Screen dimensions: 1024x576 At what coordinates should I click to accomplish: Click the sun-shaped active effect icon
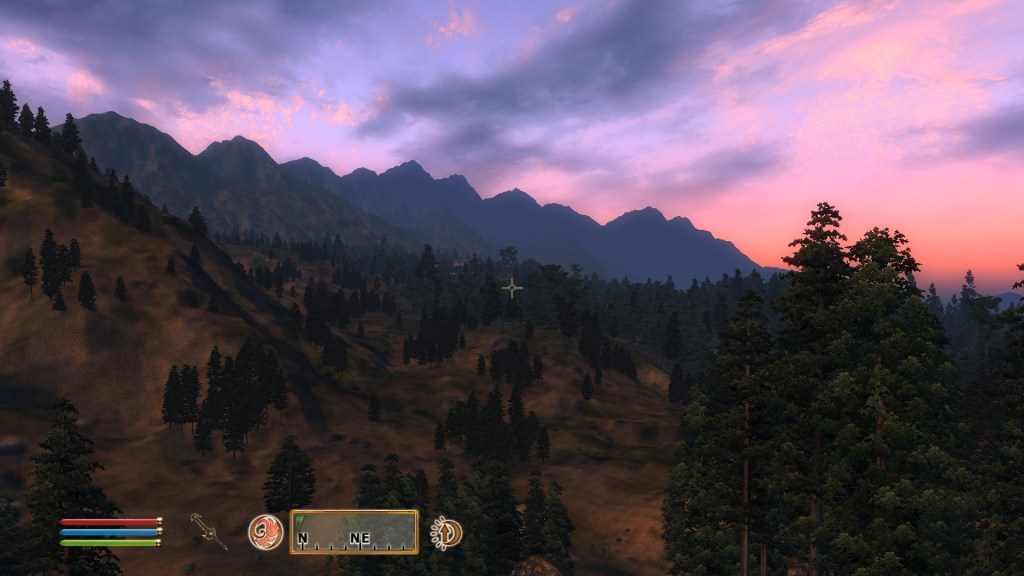coord(446,532)
